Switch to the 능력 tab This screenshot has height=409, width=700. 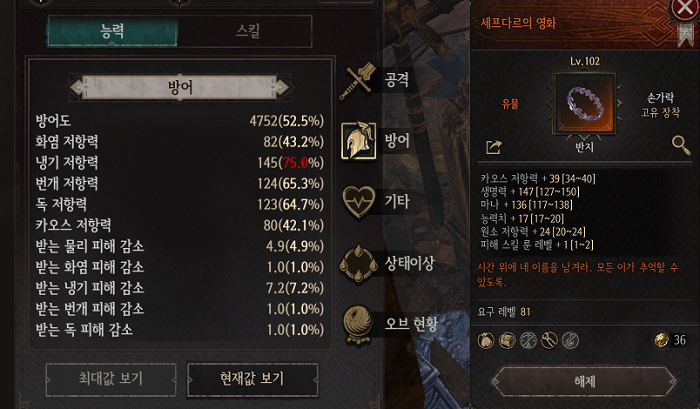point(113,31)
